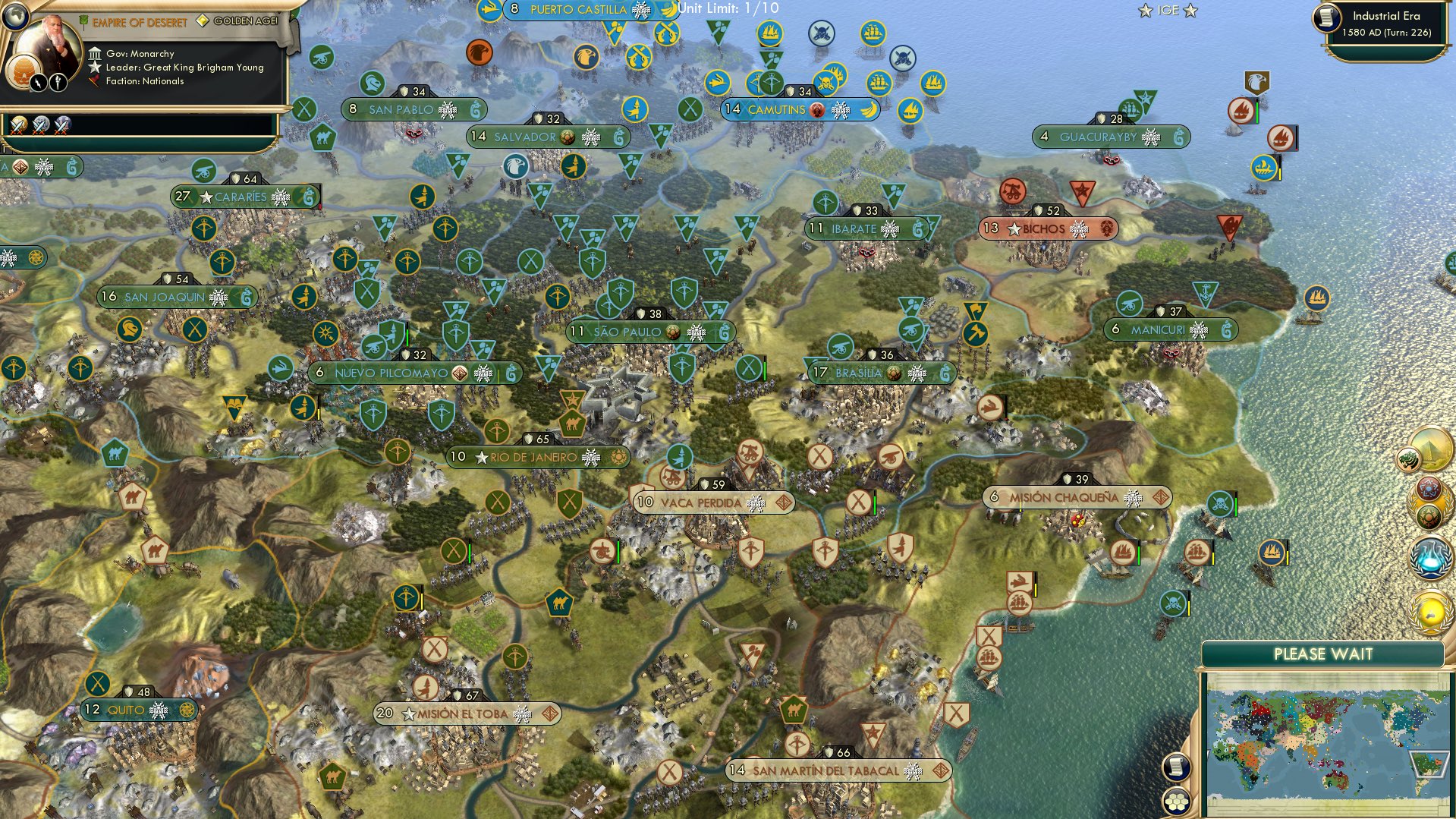Click the globe icon above the leader portrait
Image resolution: width=1456 pixels, height=819 pixels.
click(16, 17)
